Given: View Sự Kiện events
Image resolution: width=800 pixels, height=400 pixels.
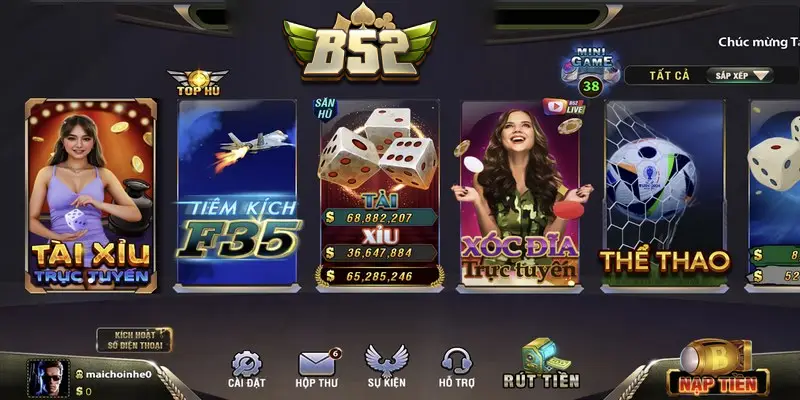Looking at the screenshot, I should 385,369.
